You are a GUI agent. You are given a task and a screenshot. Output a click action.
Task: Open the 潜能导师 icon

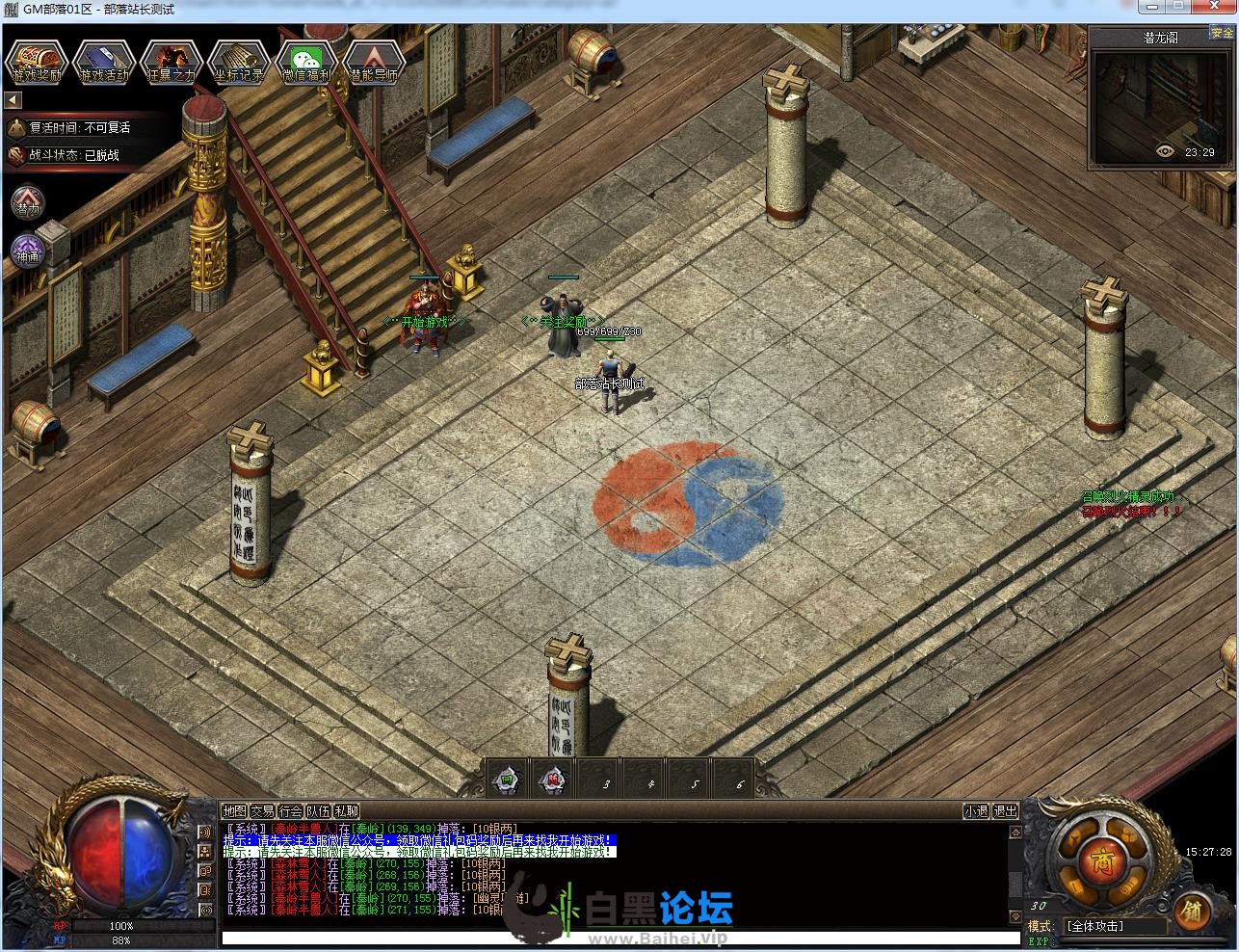coord(374,62)
